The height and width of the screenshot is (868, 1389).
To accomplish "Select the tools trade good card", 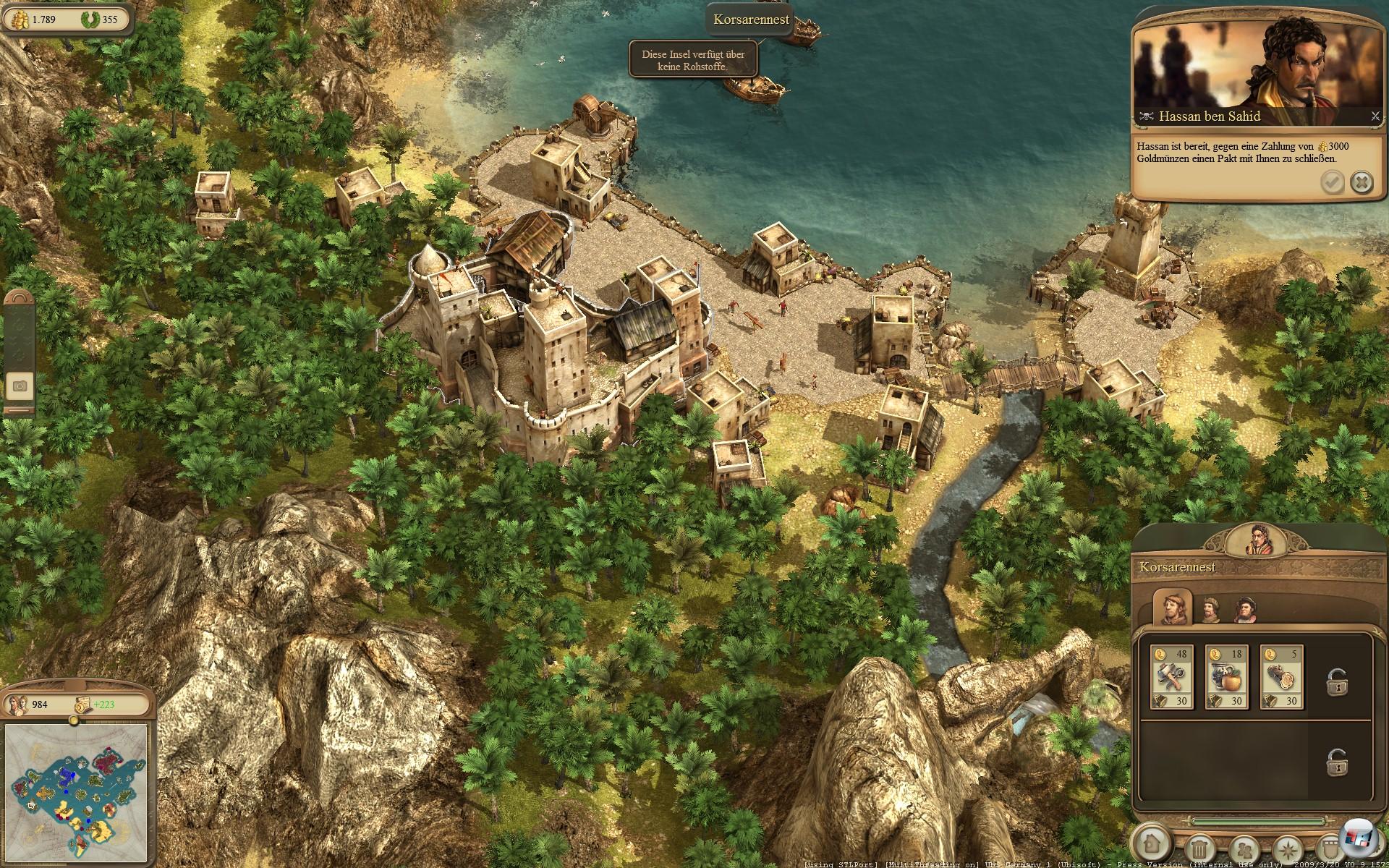I will tap(1171, 678).
